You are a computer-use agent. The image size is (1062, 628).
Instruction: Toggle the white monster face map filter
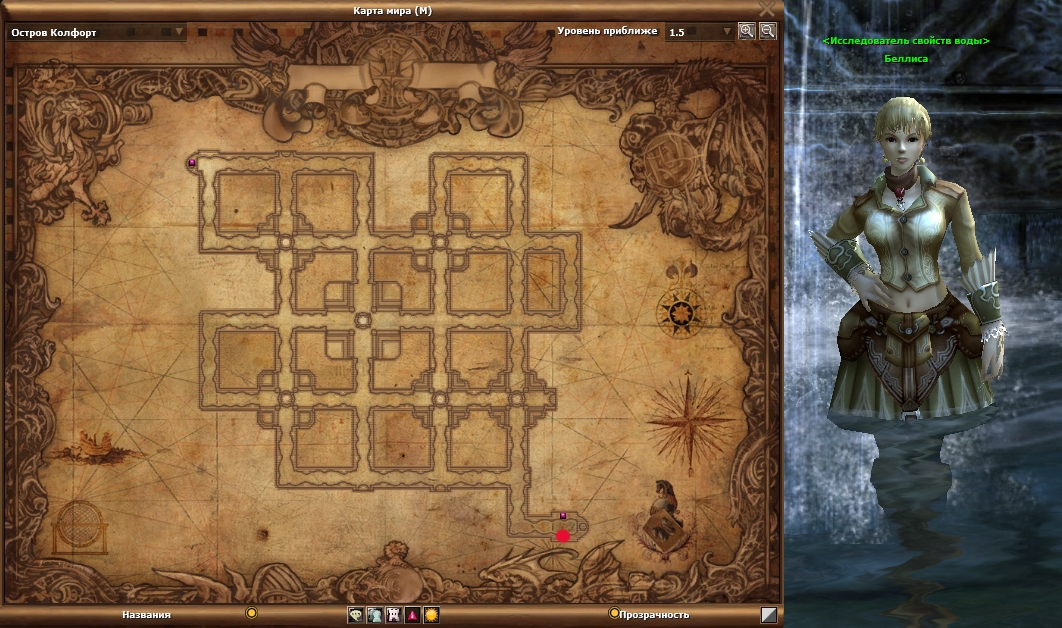point(393,615)
